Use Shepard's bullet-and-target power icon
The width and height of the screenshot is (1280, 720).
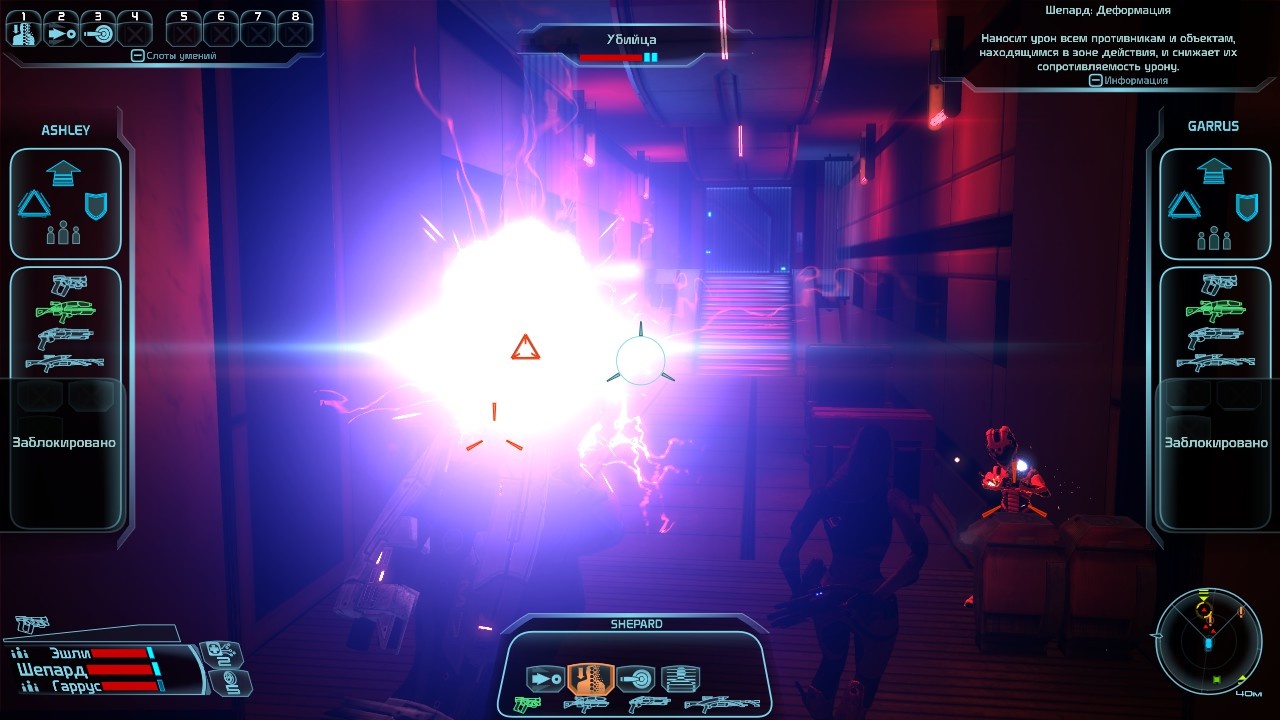coord(635,679)
